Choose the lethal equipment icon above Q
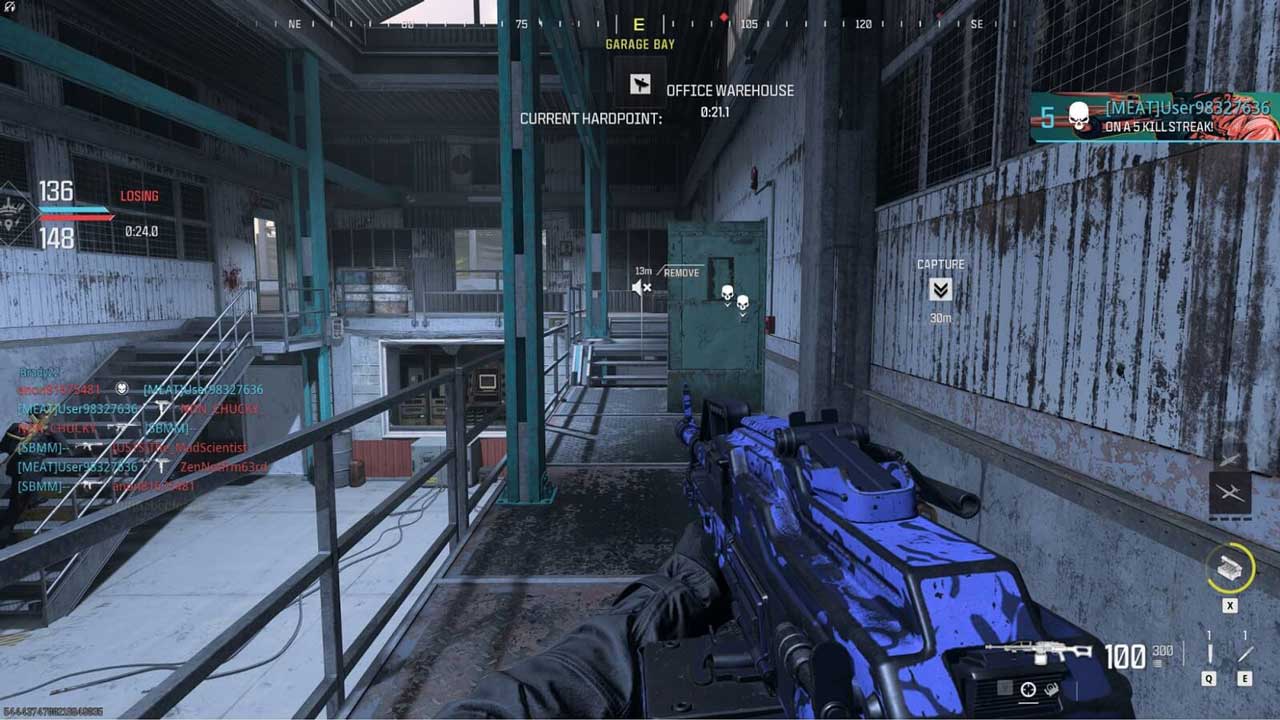 tap(1209, 654)
